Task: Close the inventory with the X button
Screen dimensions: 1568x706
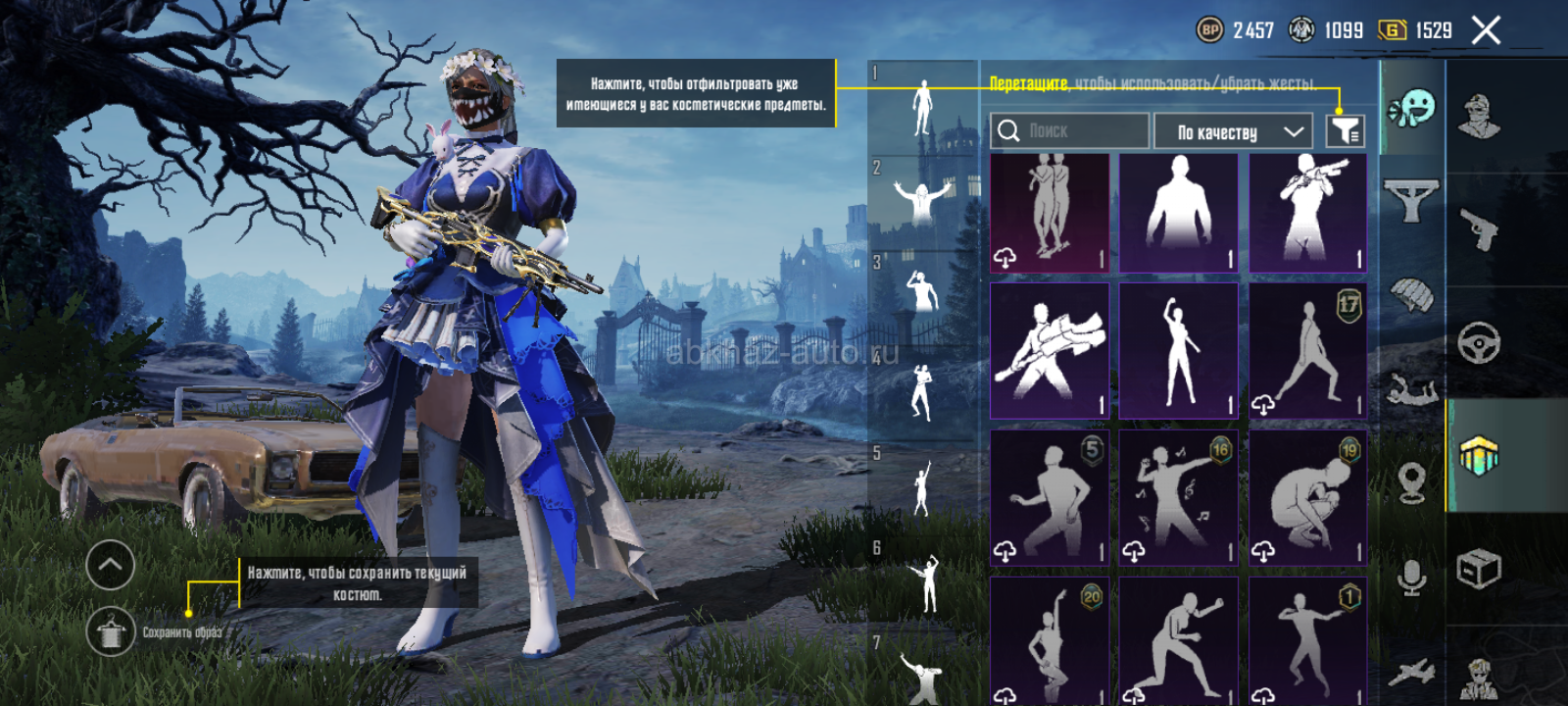Action: [x=1486, y=30]
